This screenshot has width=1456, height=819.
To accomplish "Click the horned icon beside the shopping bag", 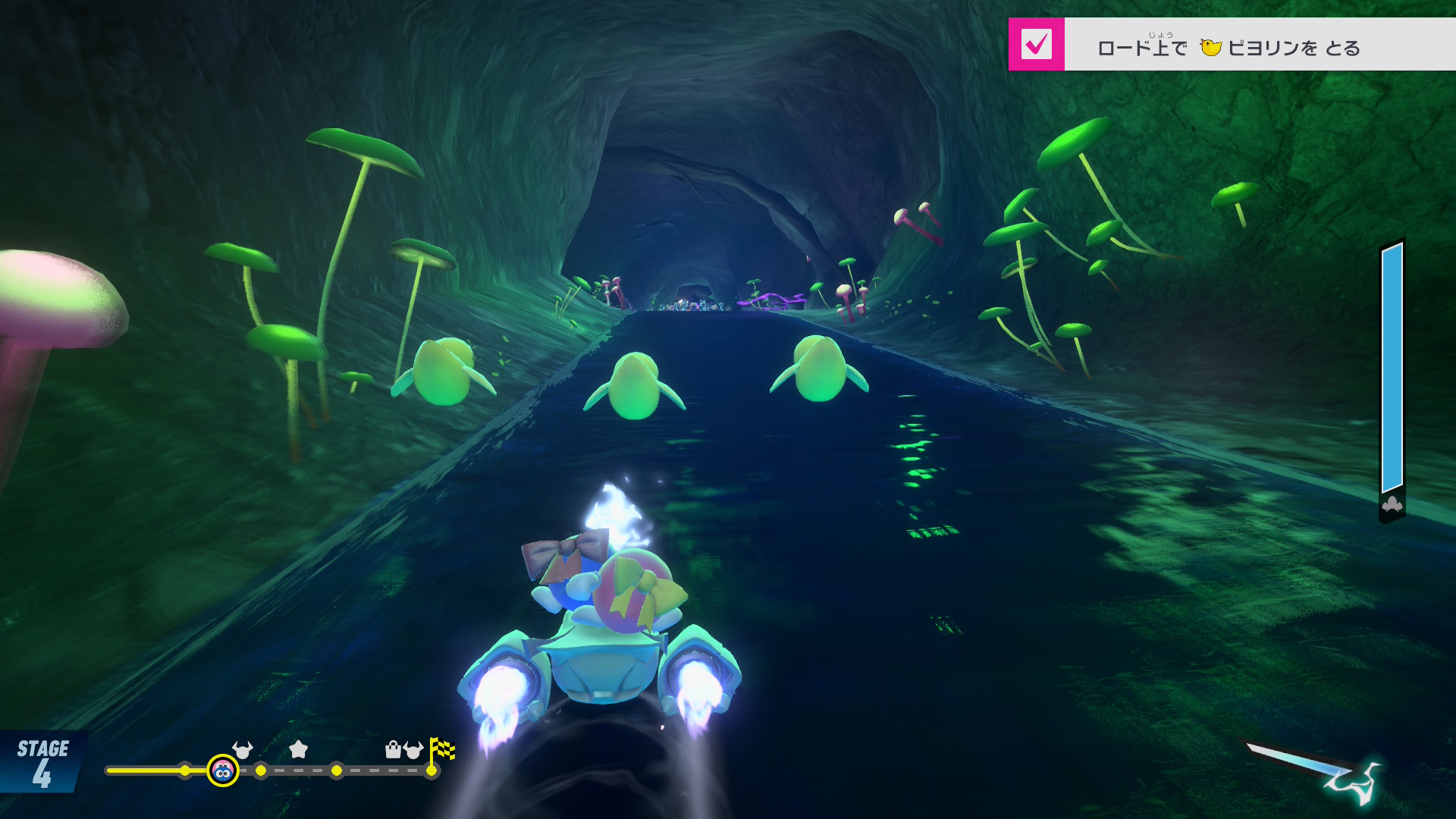I will 413,750.
